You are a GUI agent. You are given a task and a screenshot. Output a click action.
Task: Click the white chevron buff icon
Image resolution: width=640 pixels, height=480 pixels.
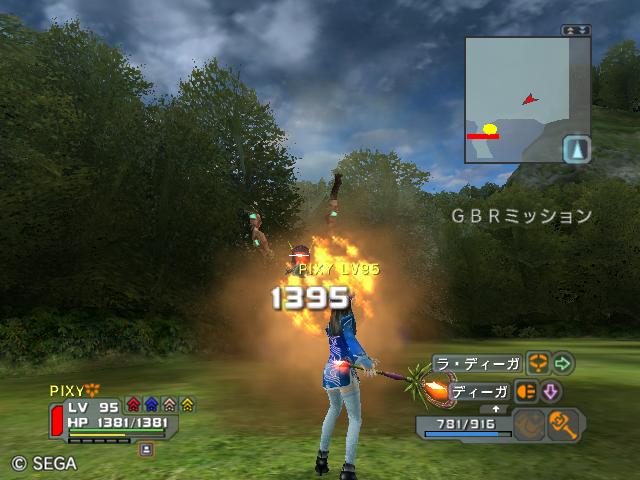(169, 405)
